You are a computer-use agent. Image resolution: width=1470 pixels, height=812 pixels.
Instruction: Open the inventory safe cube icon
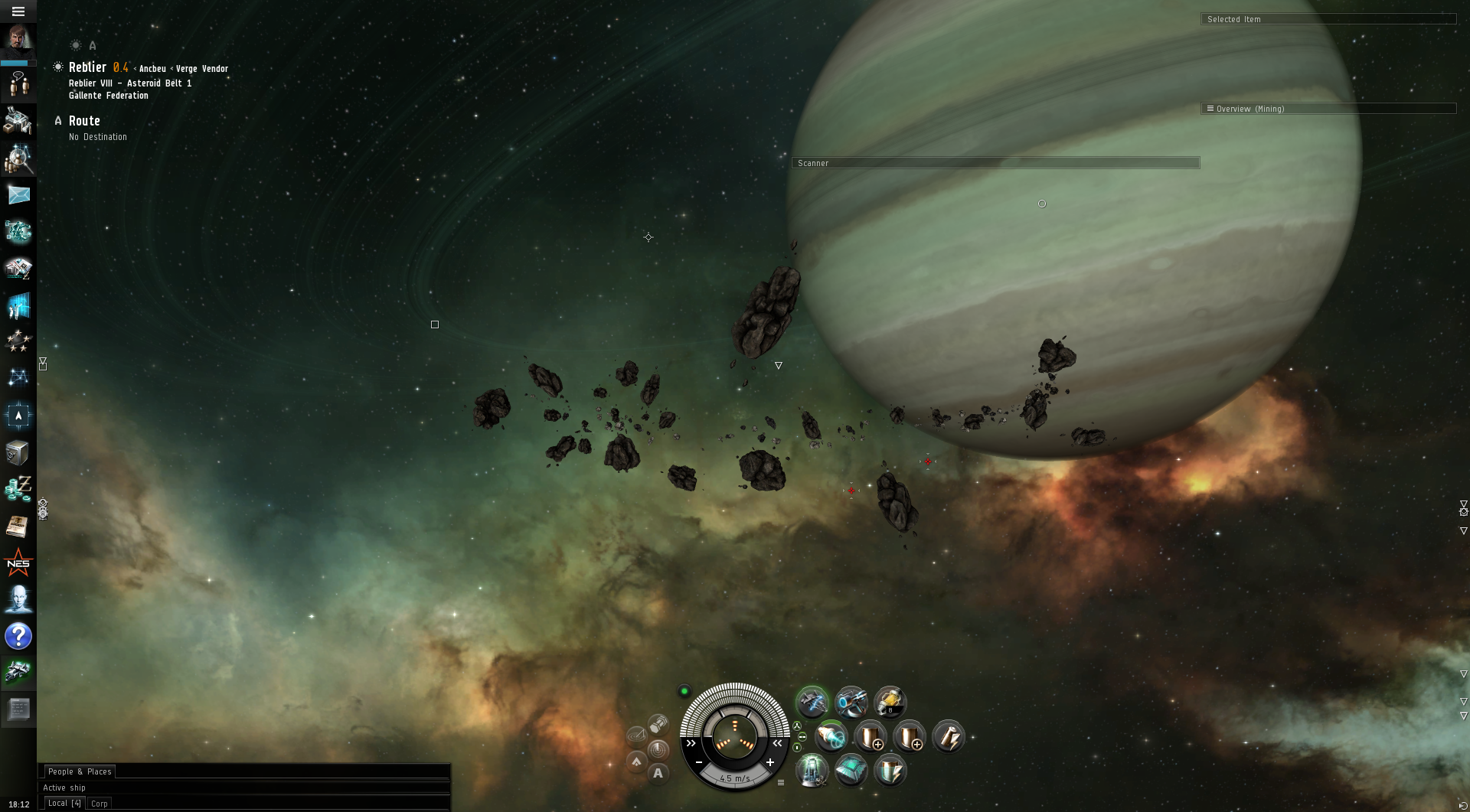(x=18, y=453)
